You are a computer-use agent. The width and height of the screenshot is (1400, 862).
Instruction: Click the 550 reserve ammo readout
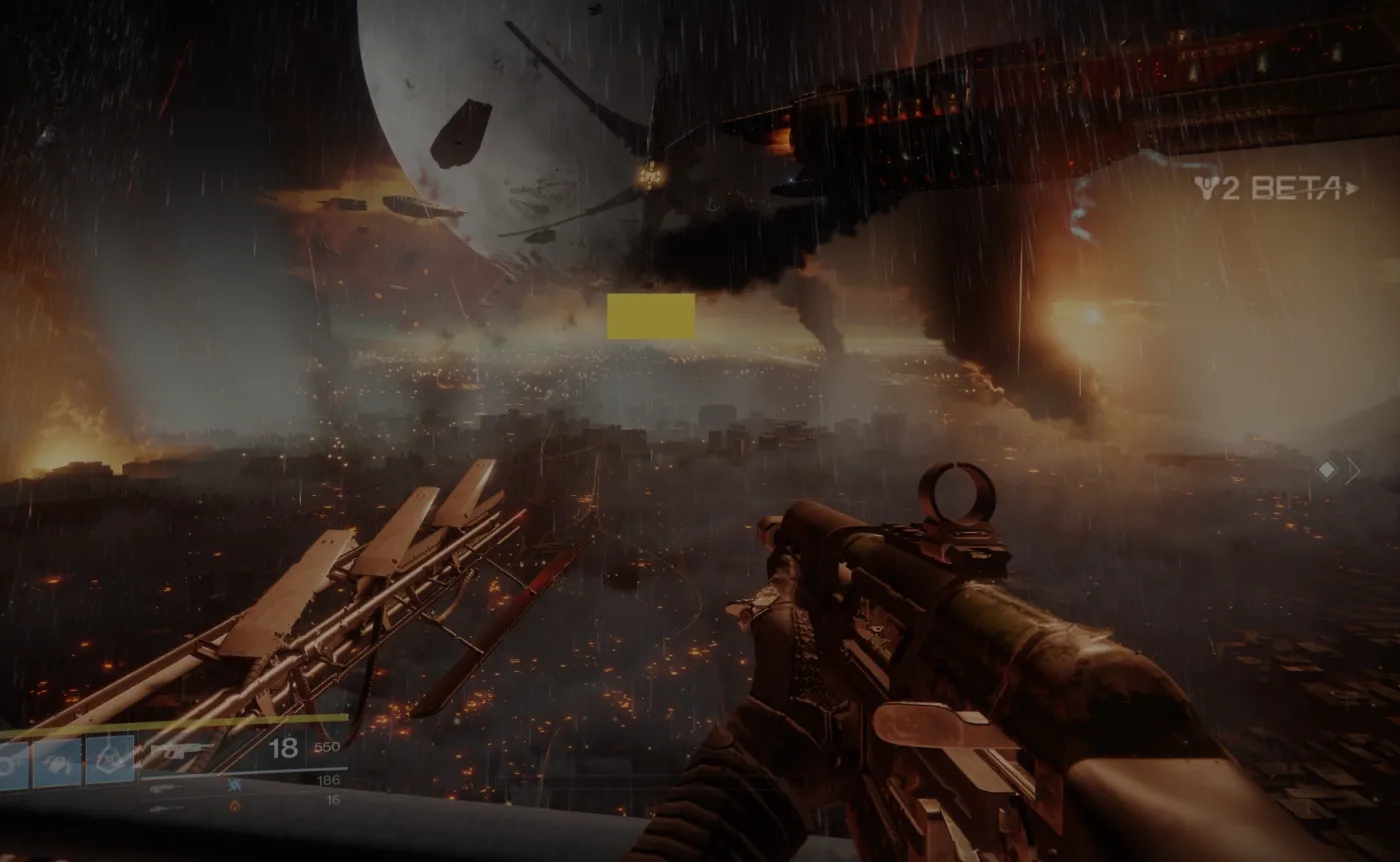tap(328, 749)
